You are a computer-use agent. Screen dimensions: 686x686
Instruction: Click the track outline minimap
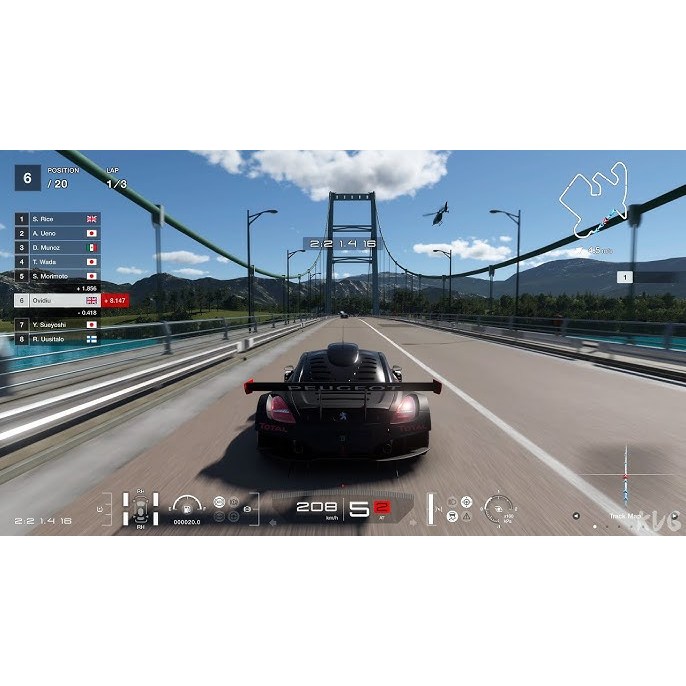tap(597, 201)
